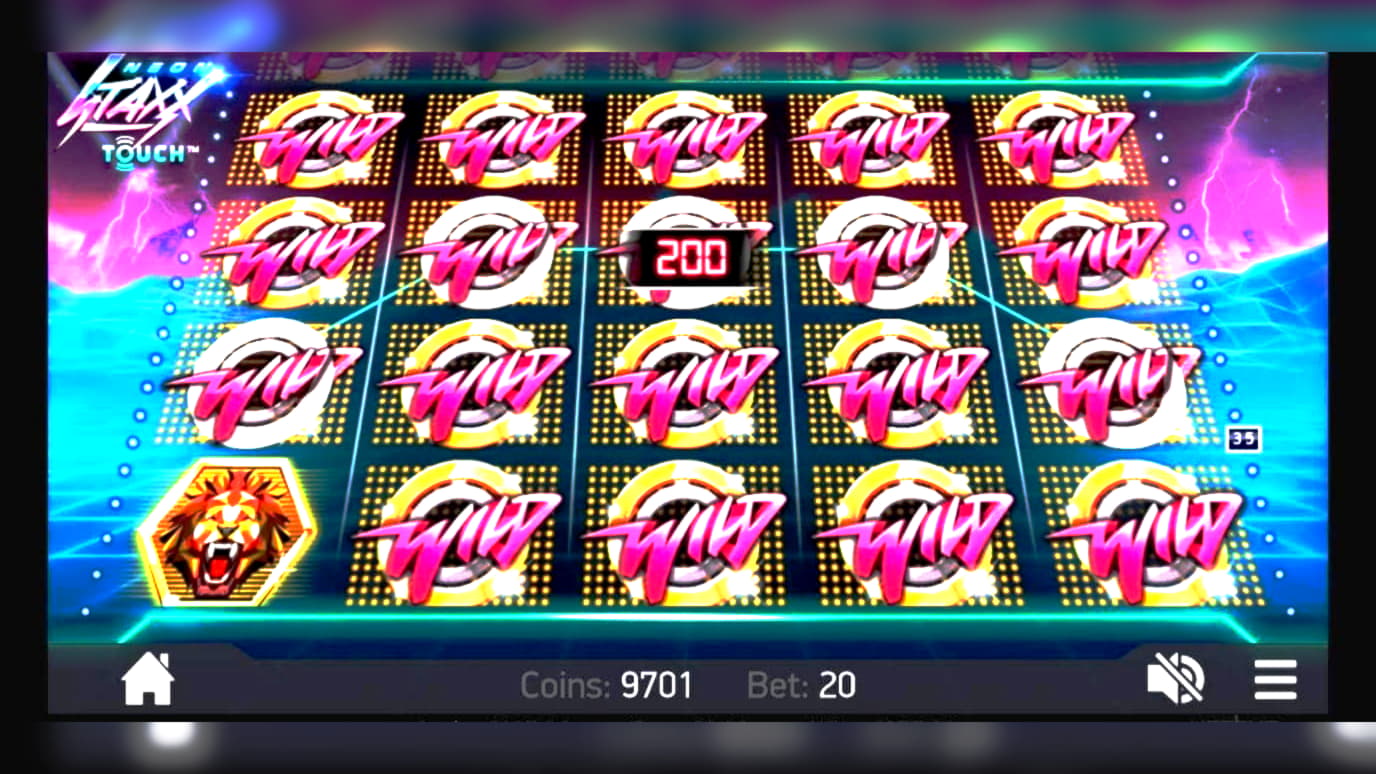
Task: Open game options from the bottom-right menu
Action: [x=1275, y=680]
